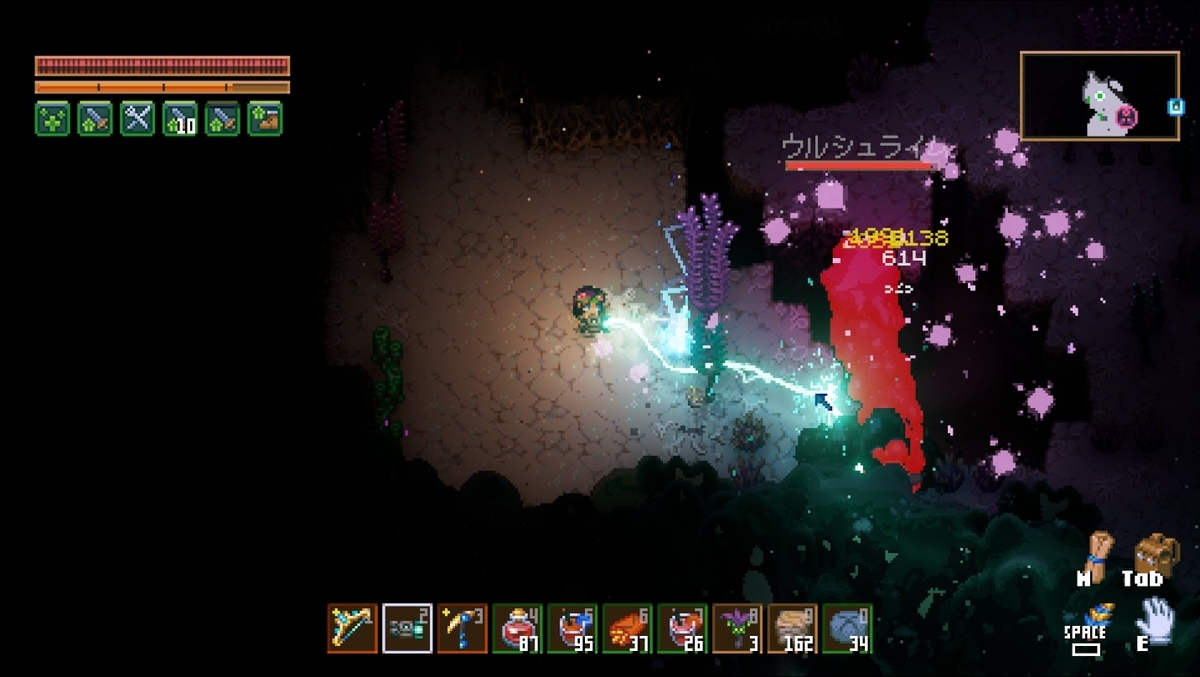Viewport: 1200px width, 677px height.
Task: Check the crossed swords buff icon
Action: point(137,119)
